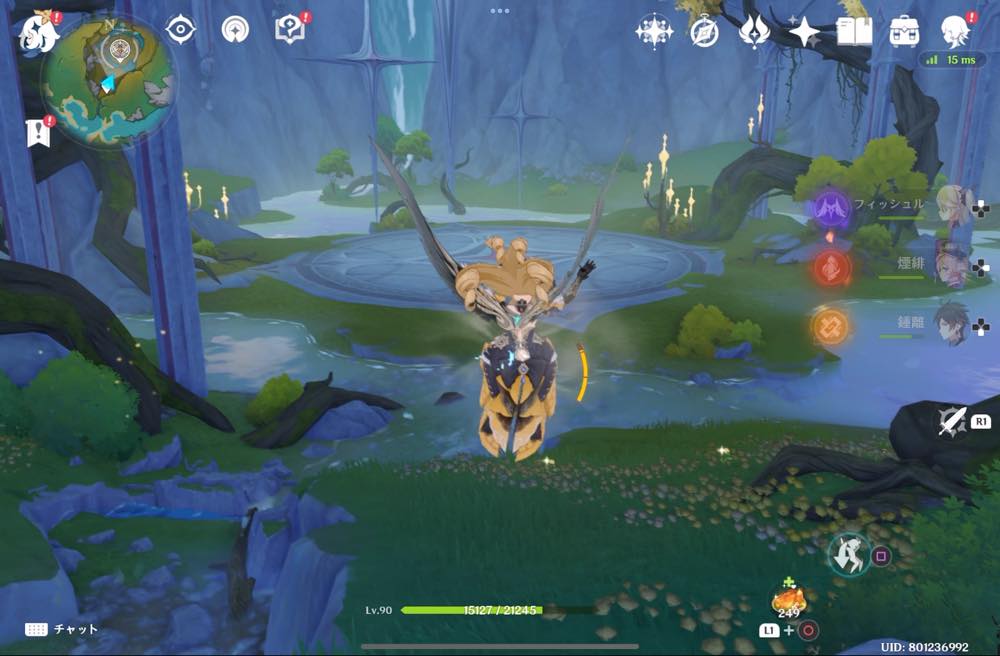Click the bookmark notice icon with exclamation
Screen dimensions: 1000x656
(40, 131)
